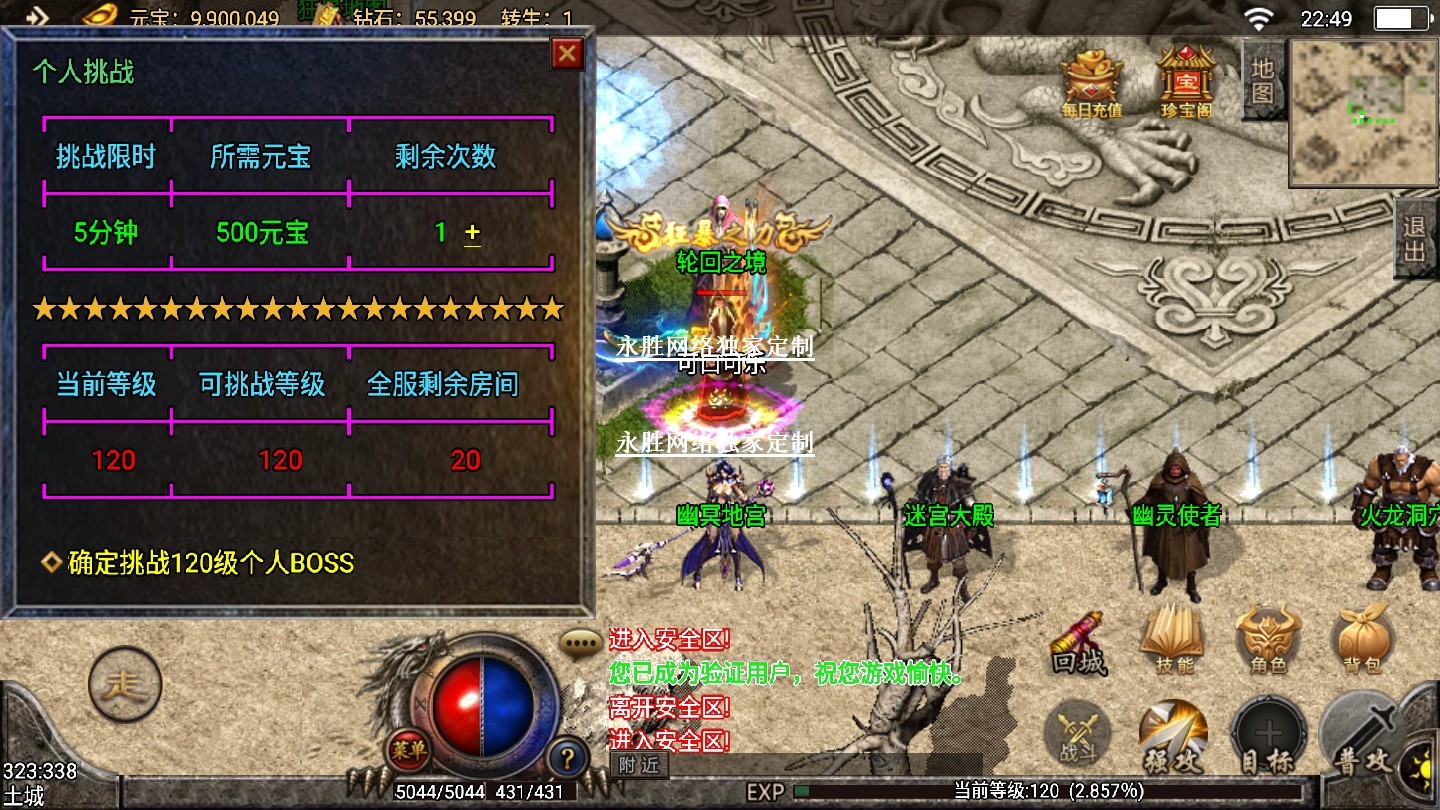
Task: Toggle the 走 walk mode button
Action: point(125,685)
